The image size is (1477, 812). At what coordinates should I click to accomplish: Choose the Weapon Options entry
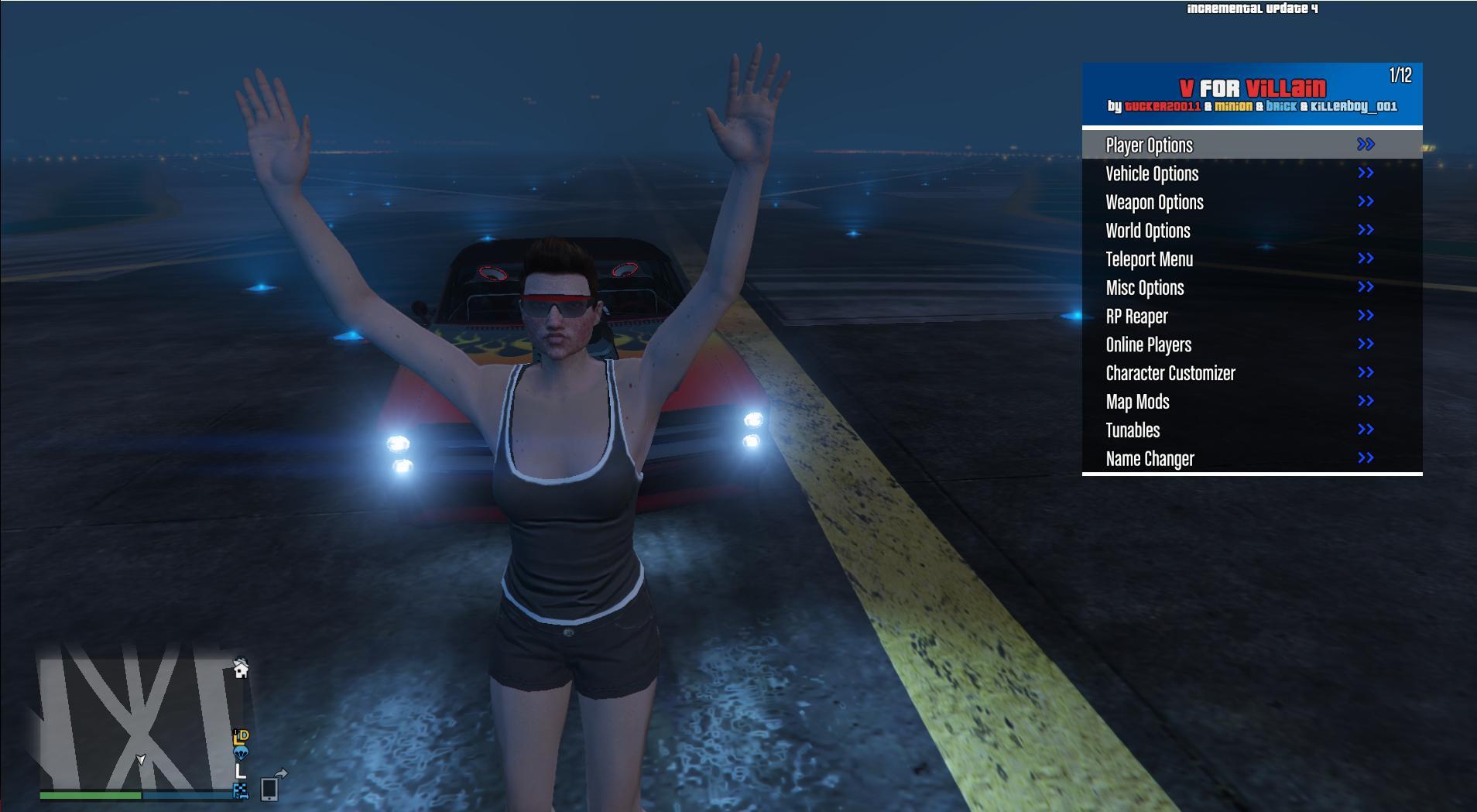[x=1154, y=203]
